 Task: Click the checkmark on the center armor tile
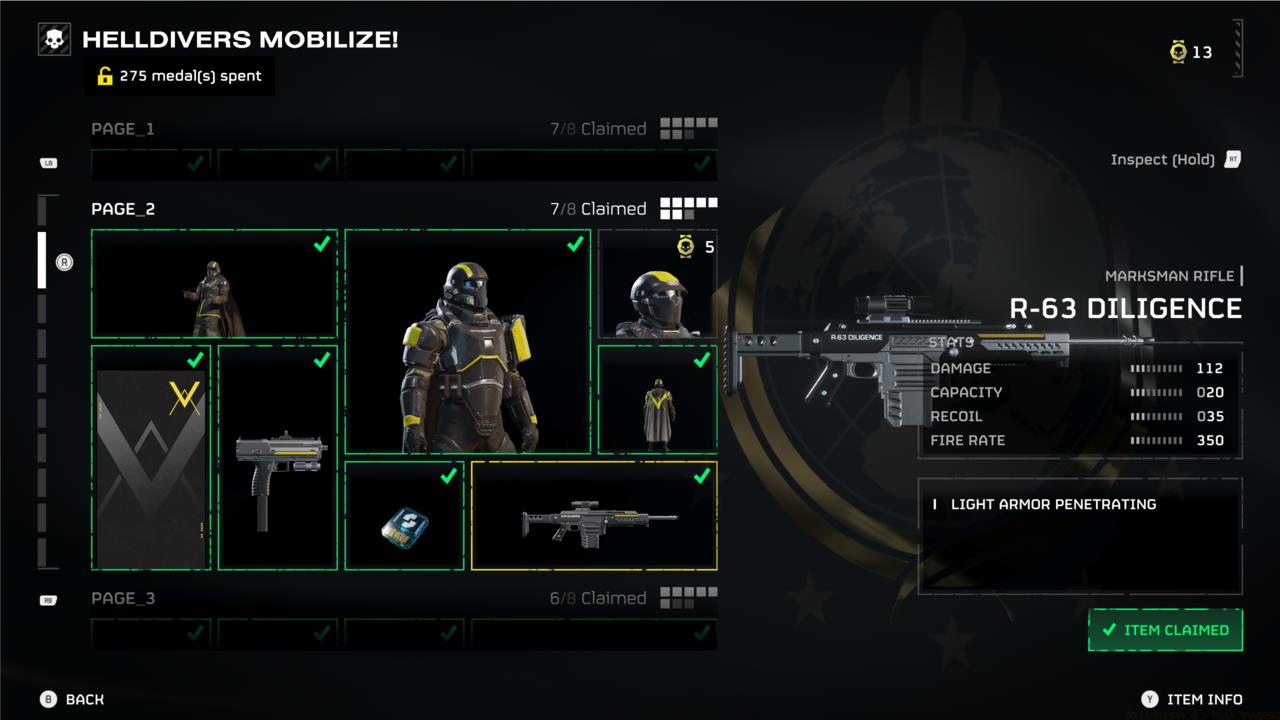(573, 243)
